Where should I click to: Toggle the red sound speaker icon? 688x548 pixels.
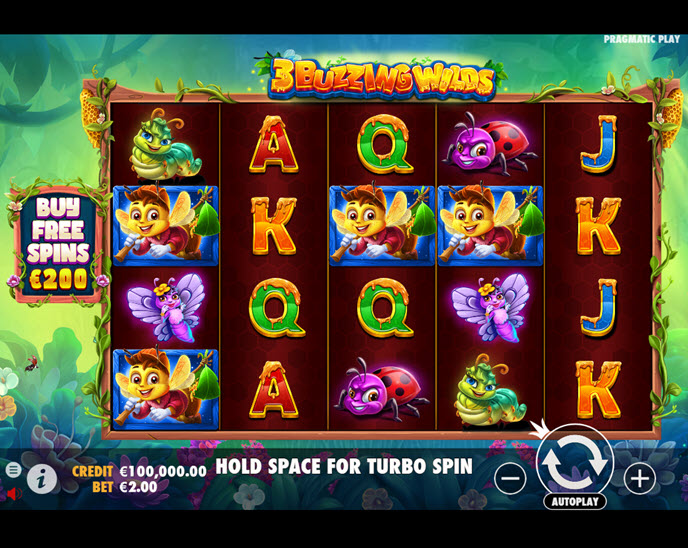pyautogui.click(x=13, y=493)
